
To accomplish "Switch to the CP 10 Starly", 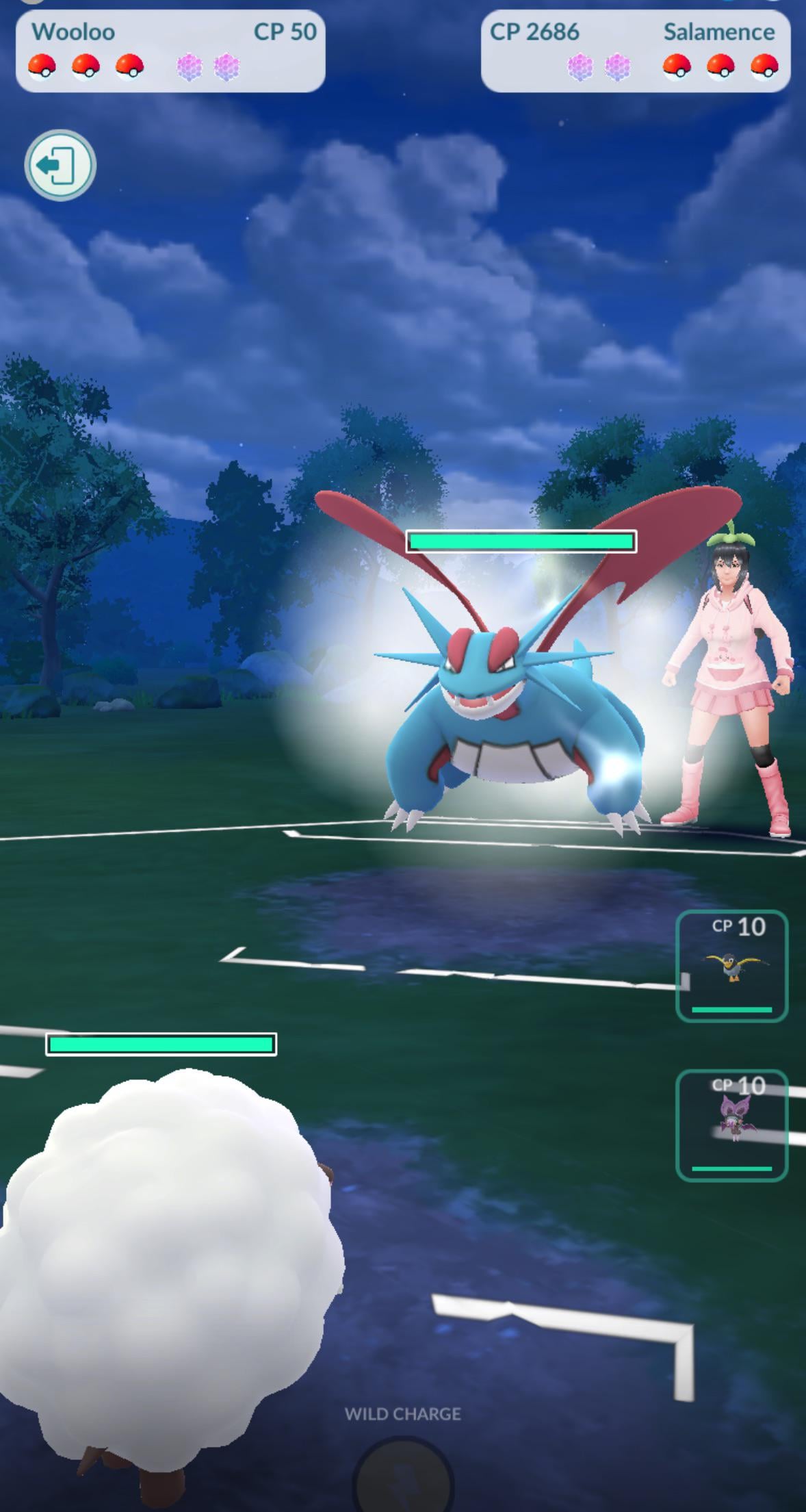I will pos(731,966).
